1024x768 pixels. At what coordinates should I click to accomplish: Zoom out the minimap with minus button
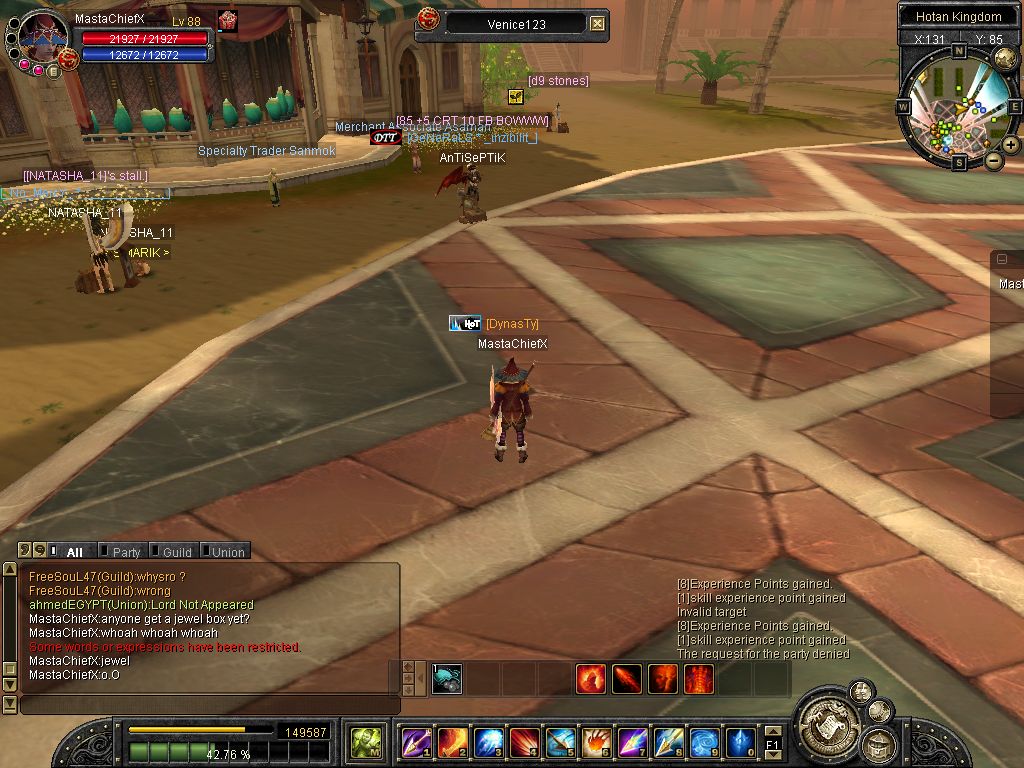pos(994,161)
